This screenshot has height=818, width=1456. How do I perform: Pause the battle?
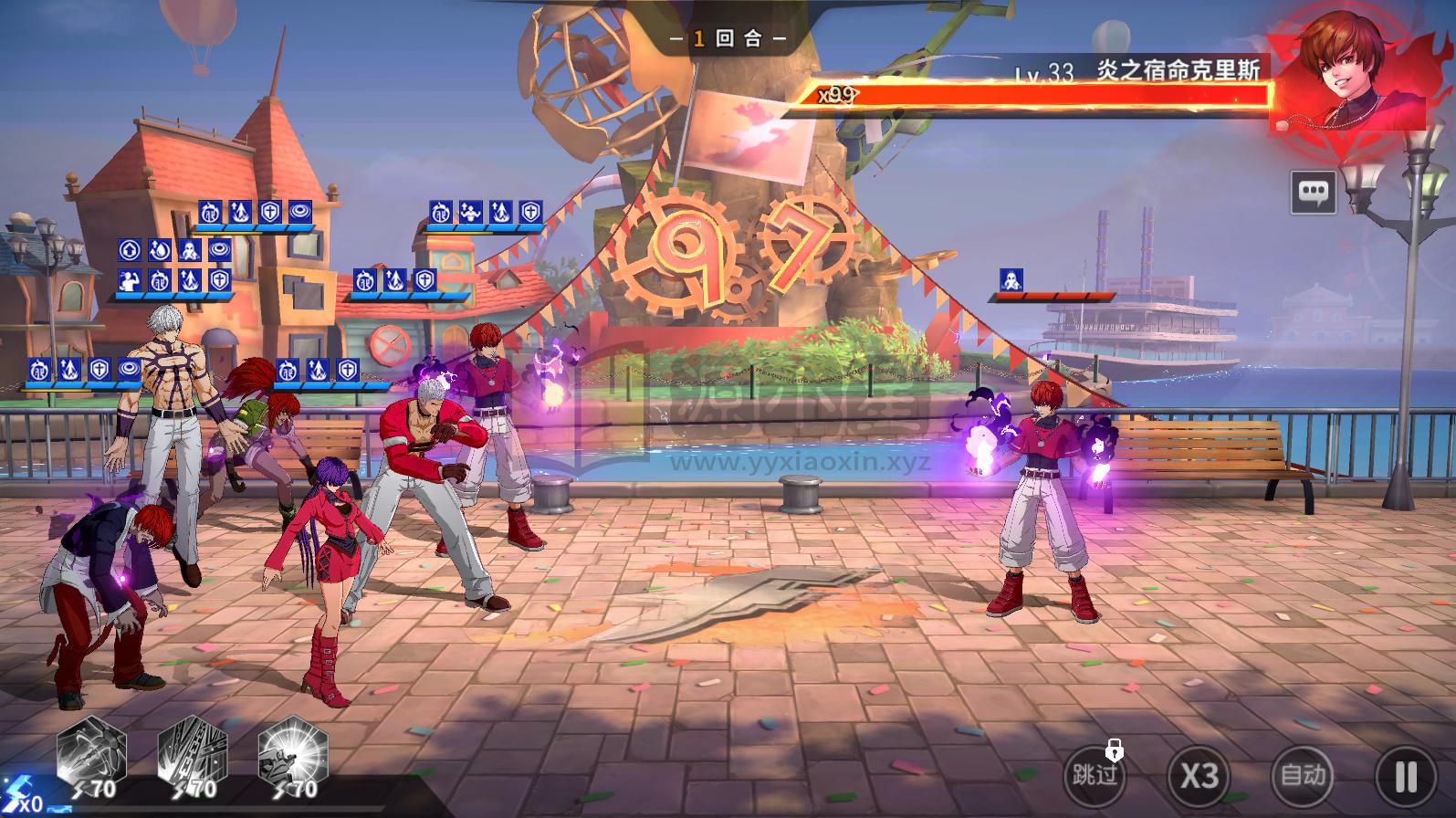tap(1406, 776)
